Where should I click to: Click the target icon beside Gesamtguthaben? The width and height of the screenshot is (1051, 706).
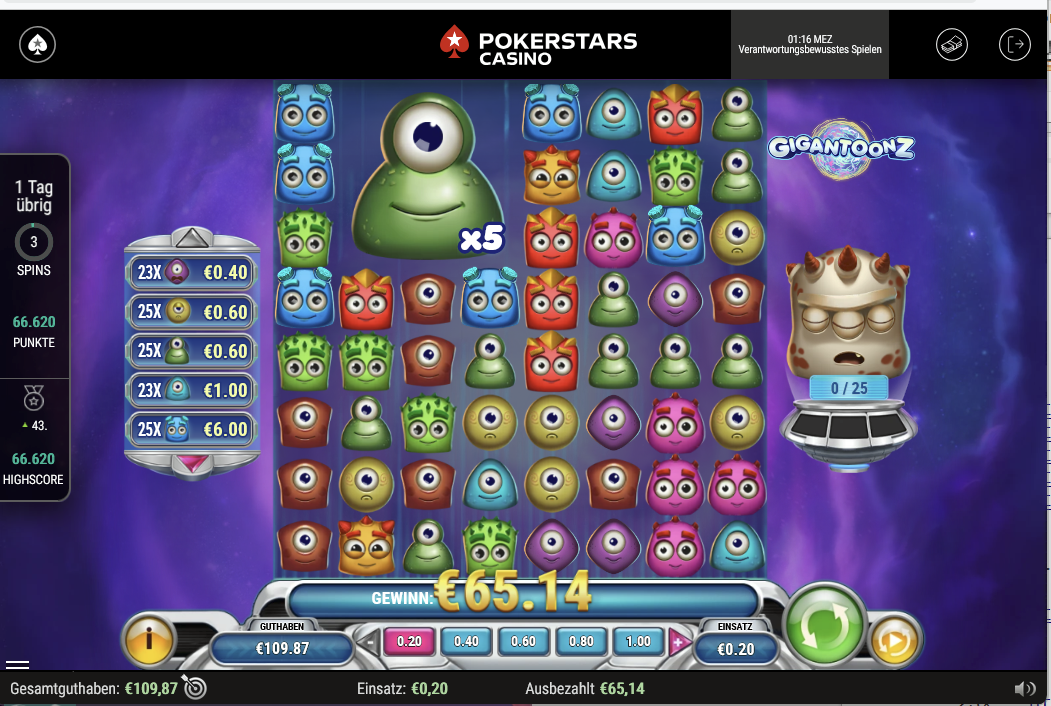[195, 688]
